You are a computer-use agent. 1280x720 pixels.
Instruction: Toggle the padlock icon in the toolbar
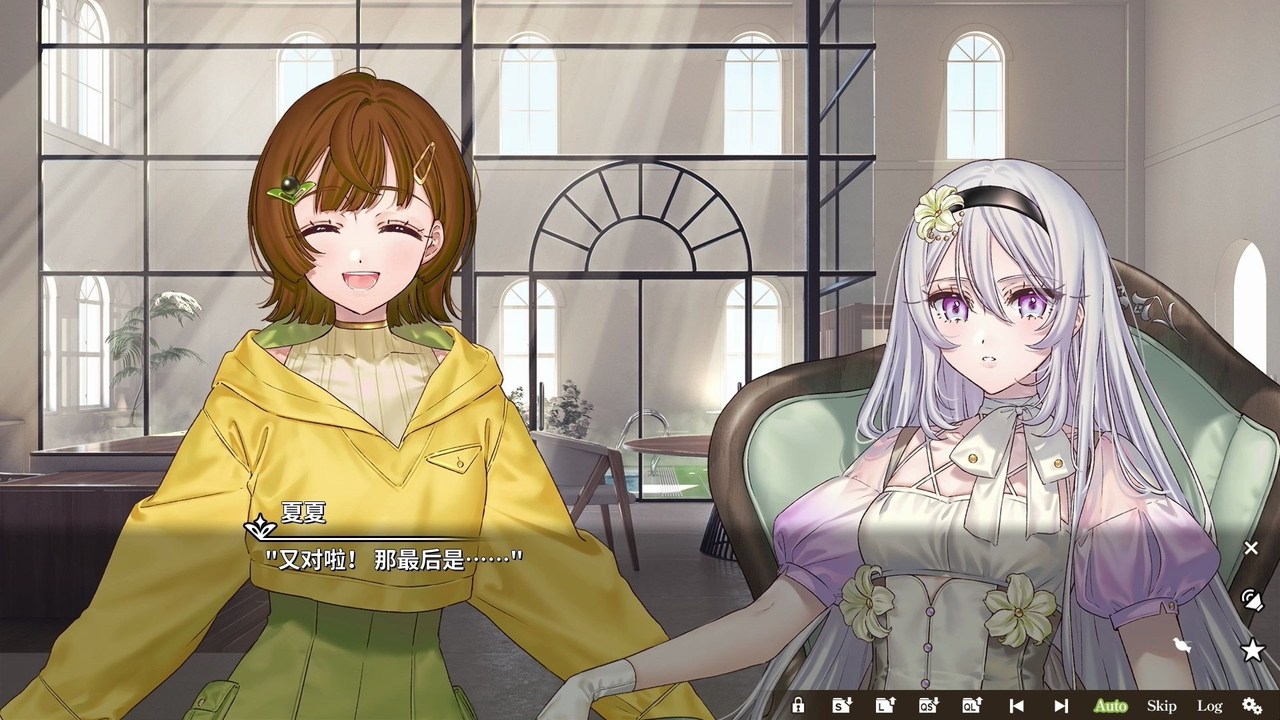click(798, 706)
